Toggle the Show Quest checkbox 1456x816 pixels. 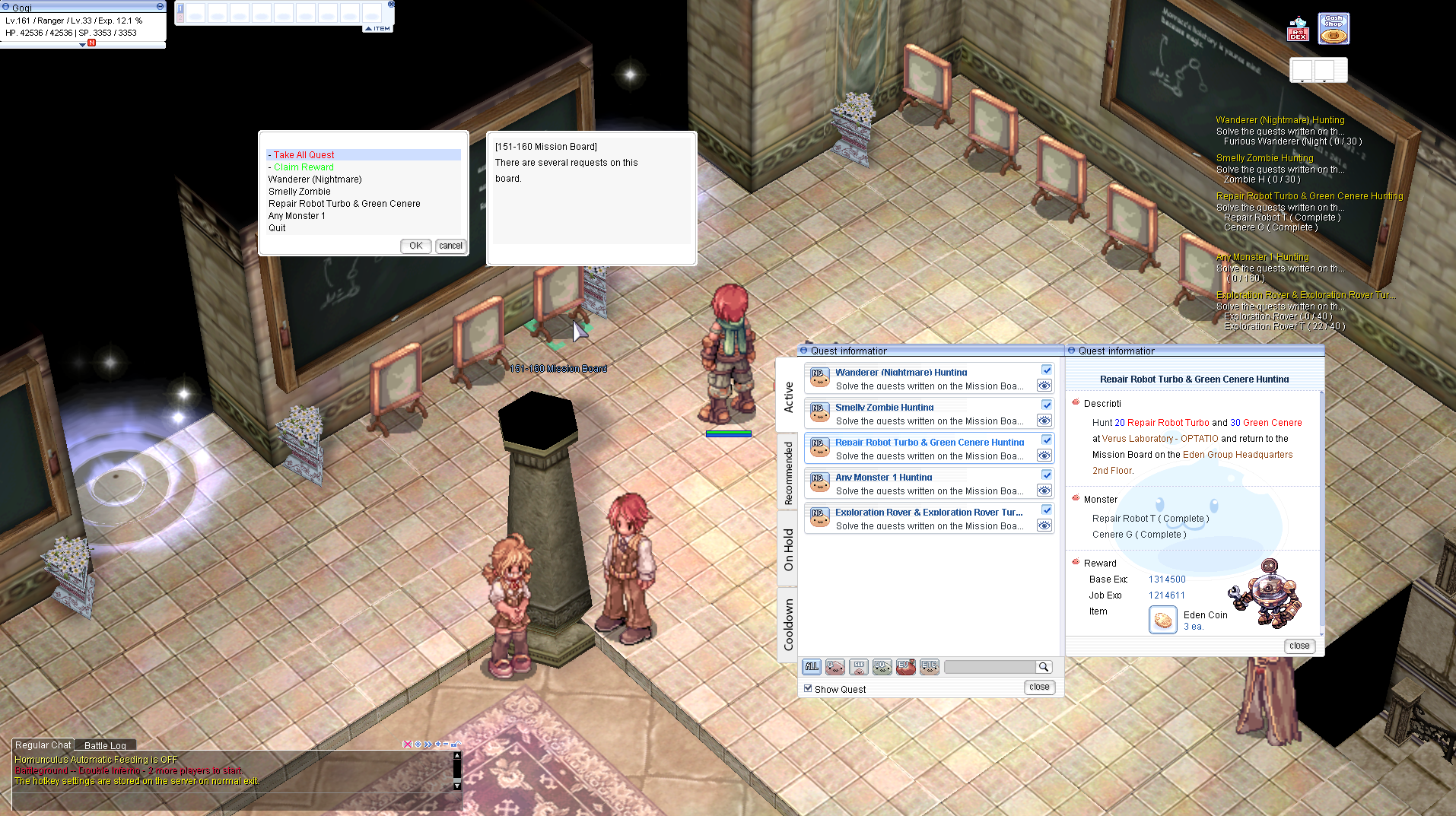(808, 688)
